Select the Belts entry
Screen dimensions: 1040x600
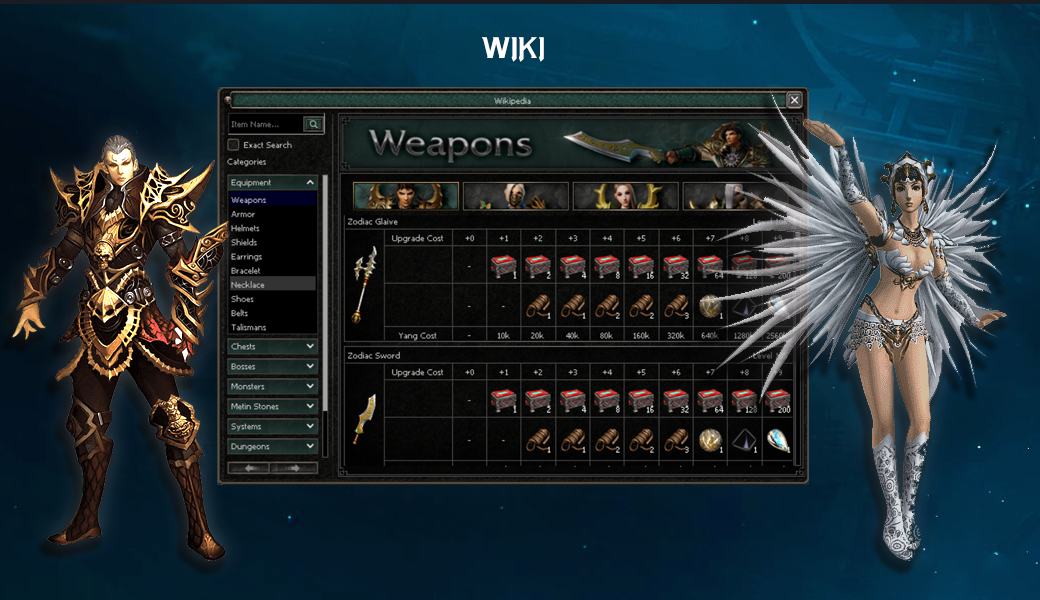[x=242, y=313]
